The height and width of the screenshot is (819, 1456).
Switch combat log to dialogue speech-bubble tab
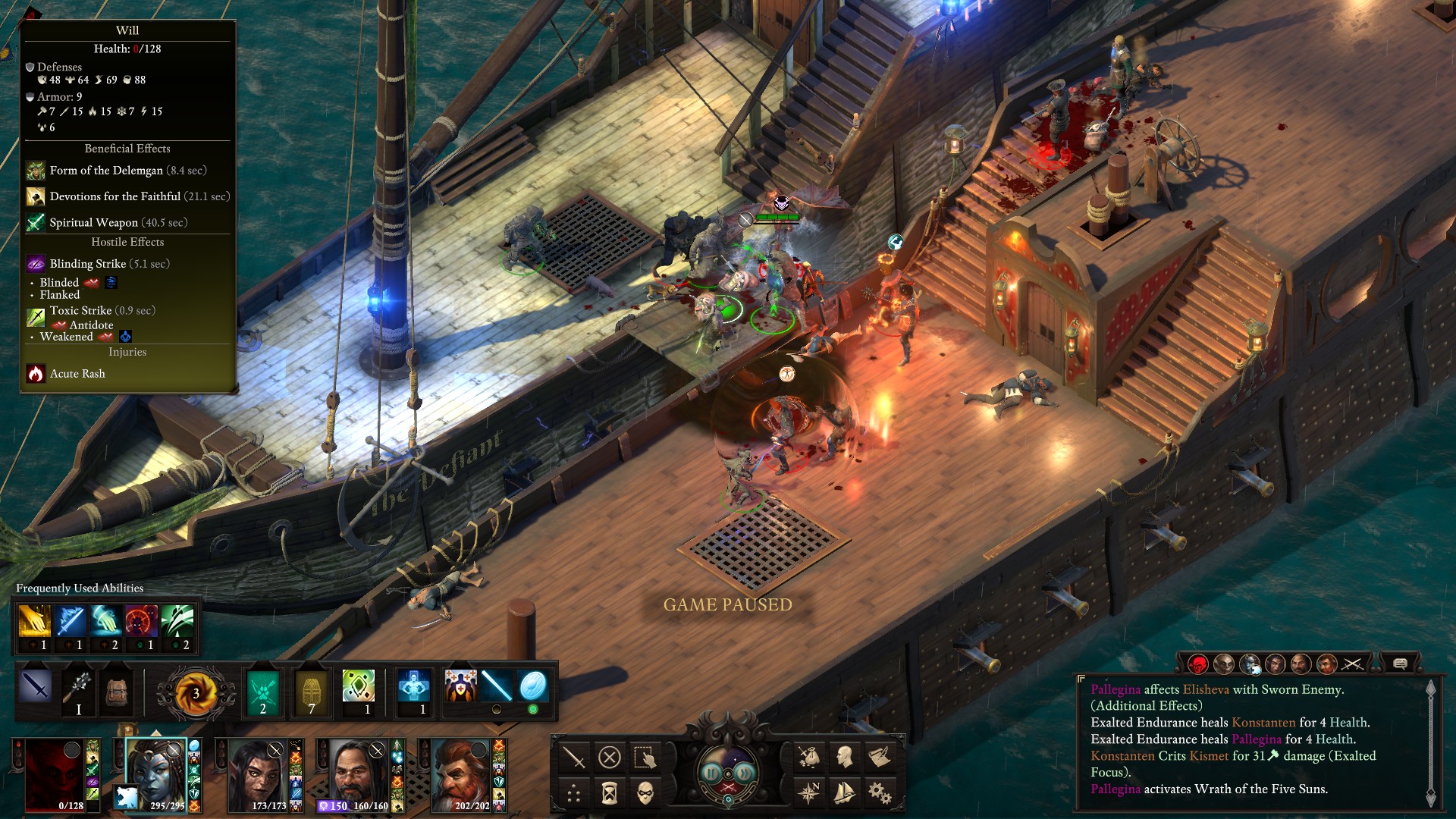coord(1400,664)
